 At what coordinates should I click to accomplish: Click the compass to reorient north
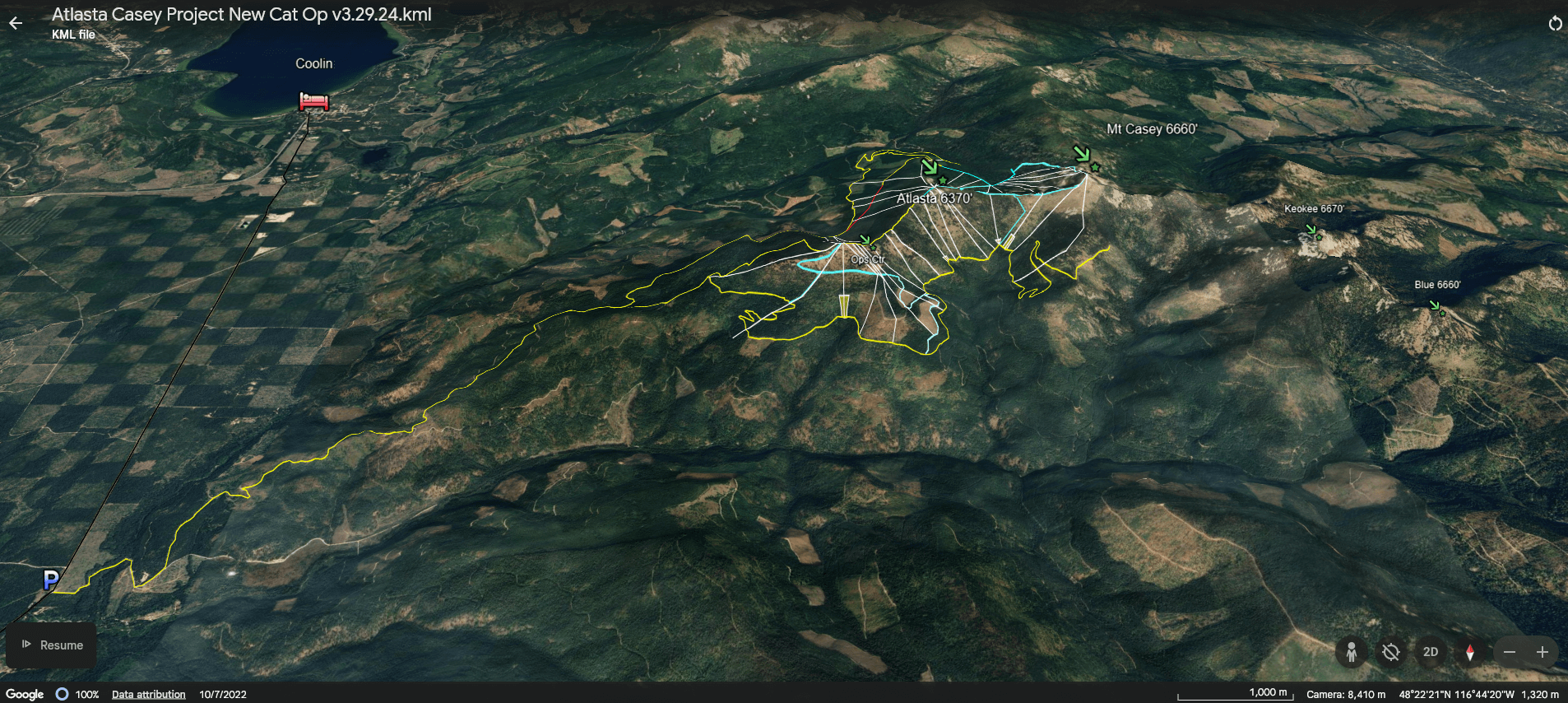coord(1471,652)
